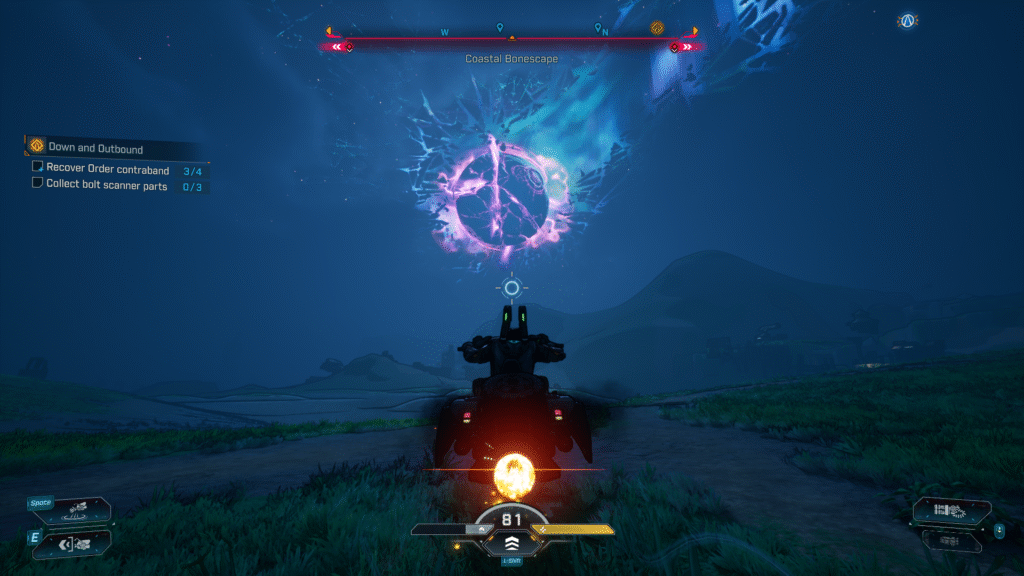The image size is (1024, 576).
Task: Toggle the Collect bolt scanner parts checkbox
Action: [38, 184]
